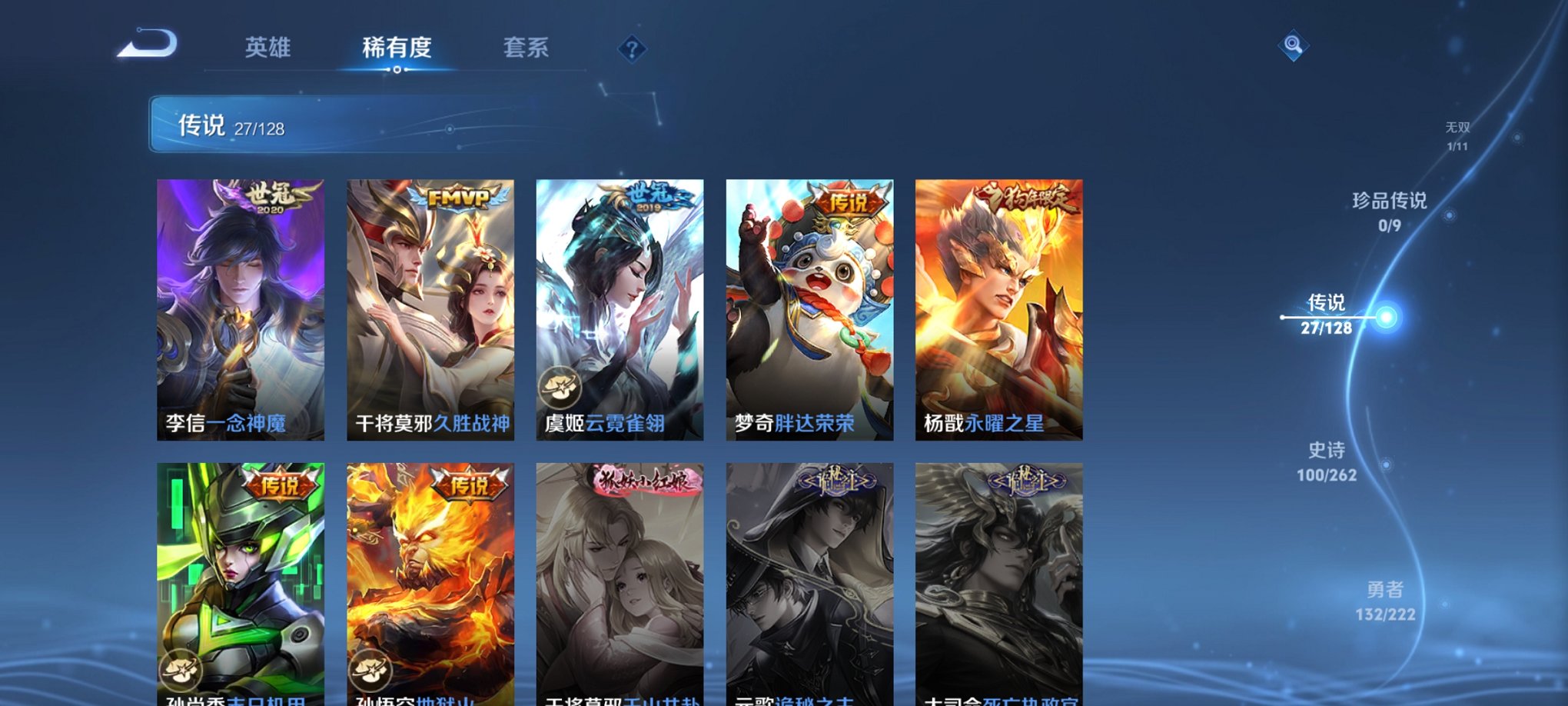
Task: Switch to the 套系 tab
Action: (527, 48)
